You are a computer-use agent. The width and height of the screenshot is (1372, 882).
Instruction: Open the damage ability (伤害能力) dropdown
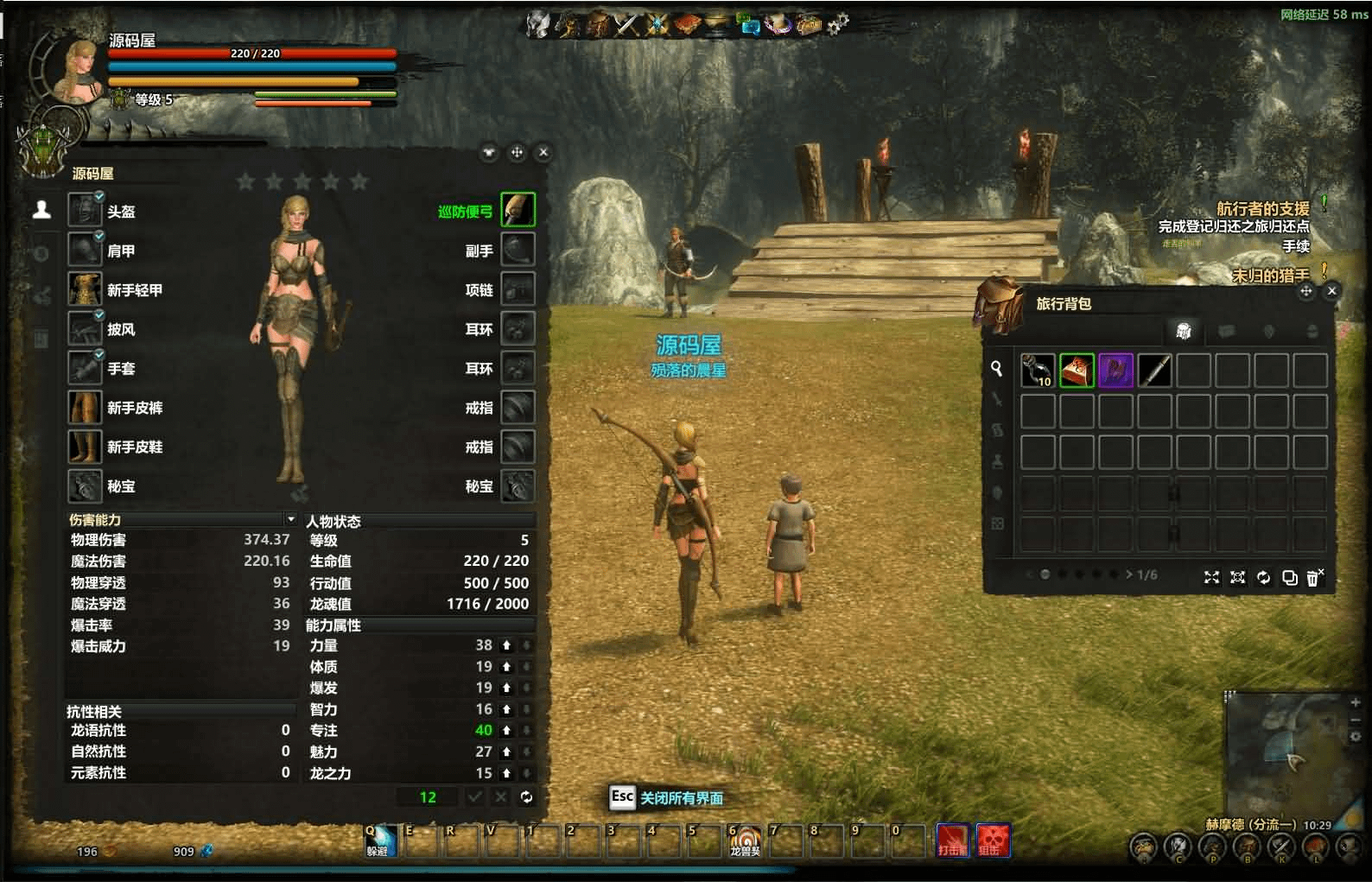[290, 519]
